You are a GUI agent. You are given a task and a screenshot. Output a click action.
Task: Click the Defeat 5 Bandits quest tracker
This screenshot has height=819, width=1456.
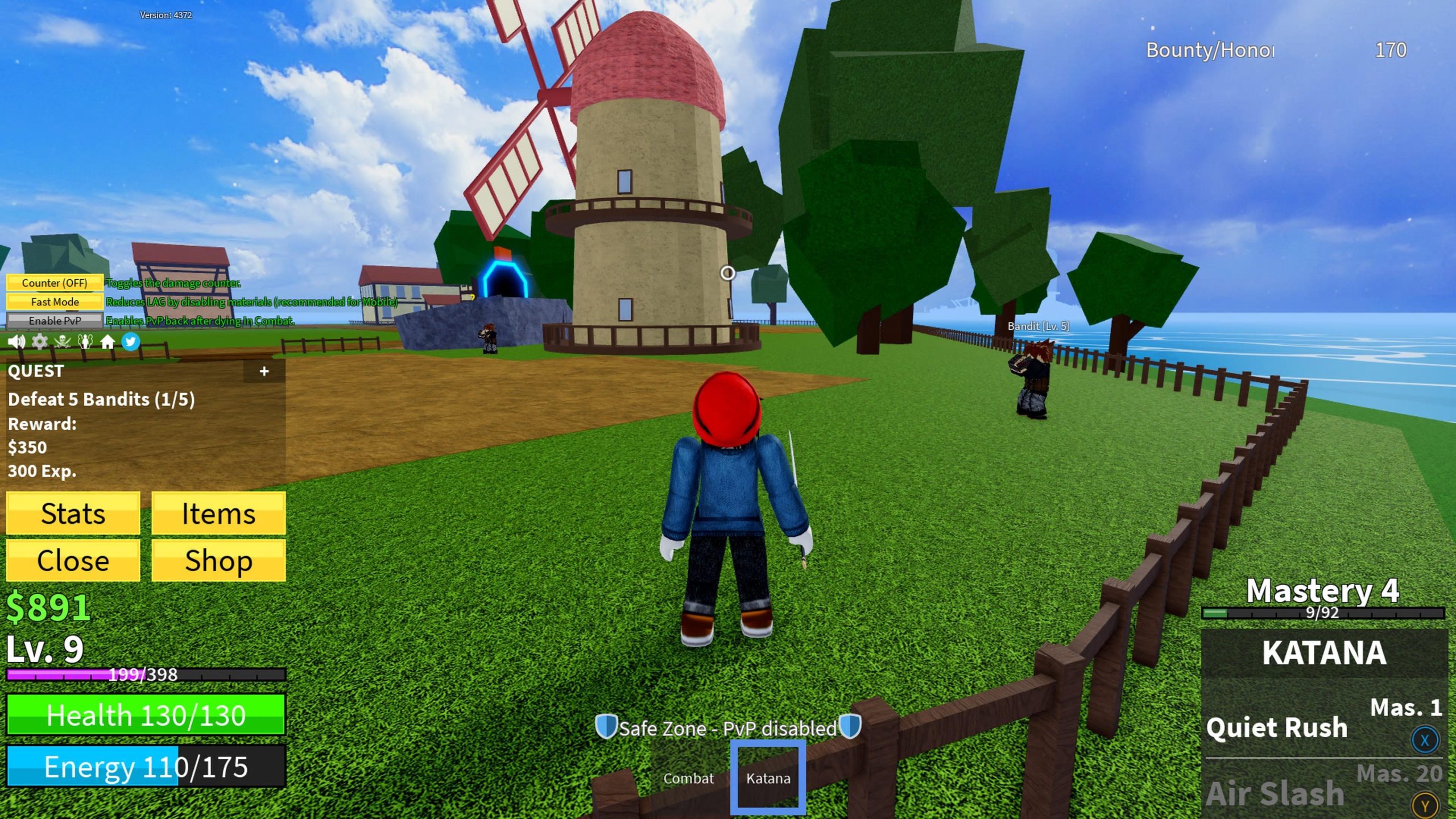coord(101,399)
